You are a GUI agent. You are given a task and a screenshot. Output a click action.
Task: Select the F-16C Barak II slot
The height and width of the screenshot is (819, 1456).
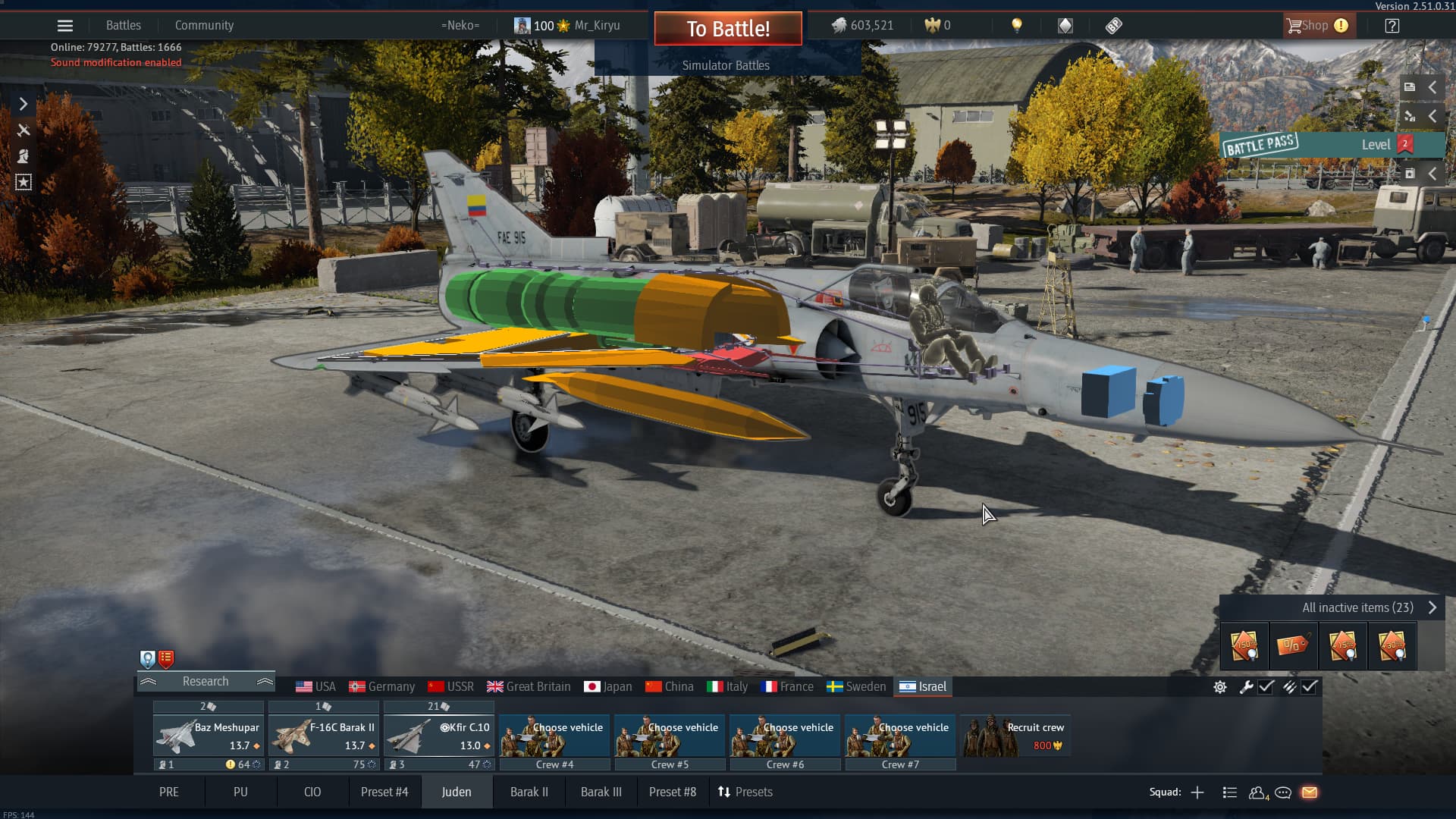coord(324,736)
